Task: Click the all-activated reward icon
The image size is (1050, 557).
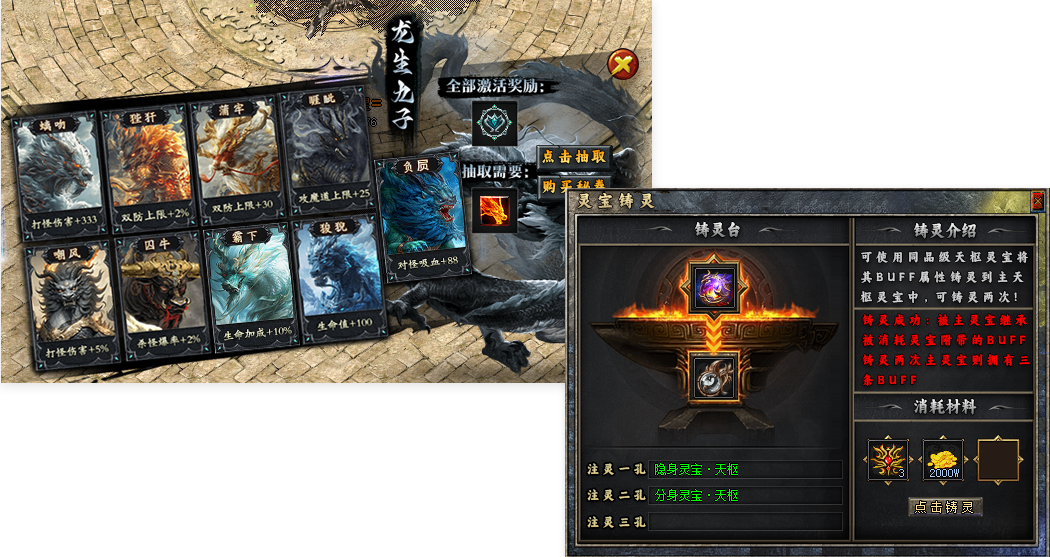Action: pyautogui.click(x=495, y=121)
